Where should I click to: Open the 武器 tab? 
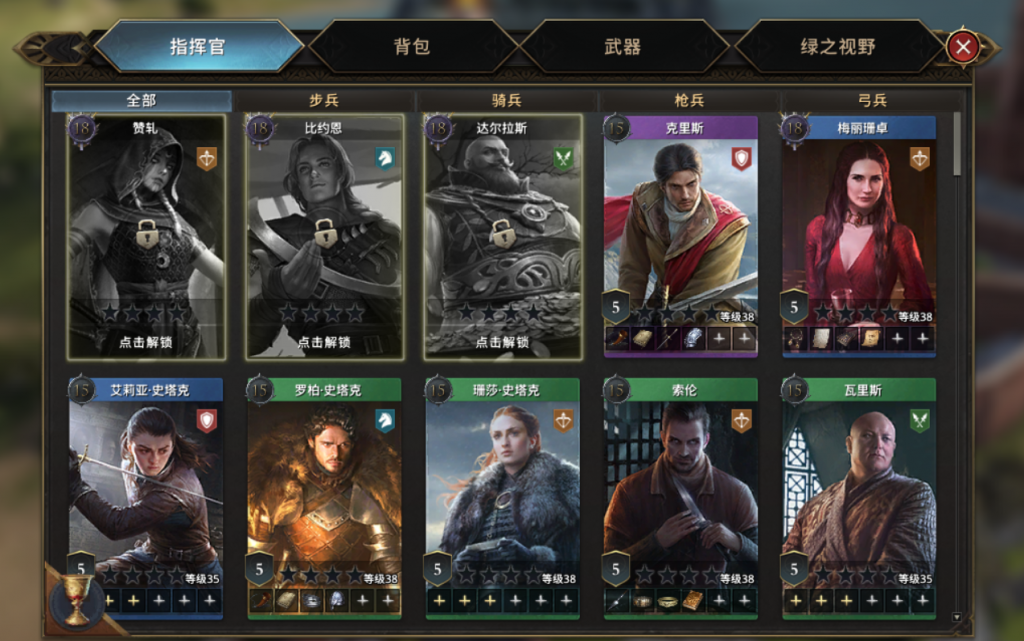[622, 47]
